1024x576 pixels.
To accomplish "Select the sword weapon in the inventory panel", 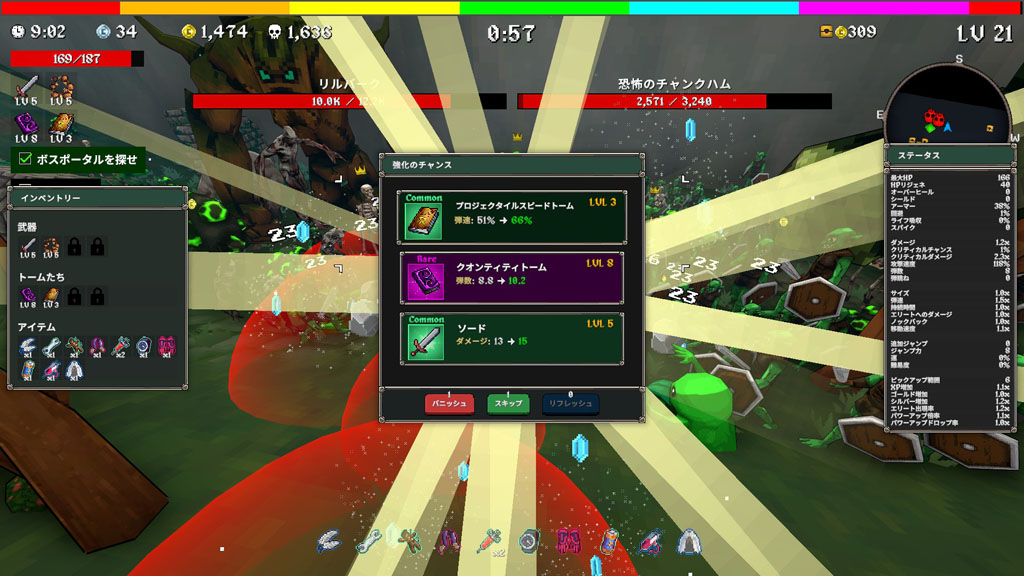I will [x=28, y=246].
